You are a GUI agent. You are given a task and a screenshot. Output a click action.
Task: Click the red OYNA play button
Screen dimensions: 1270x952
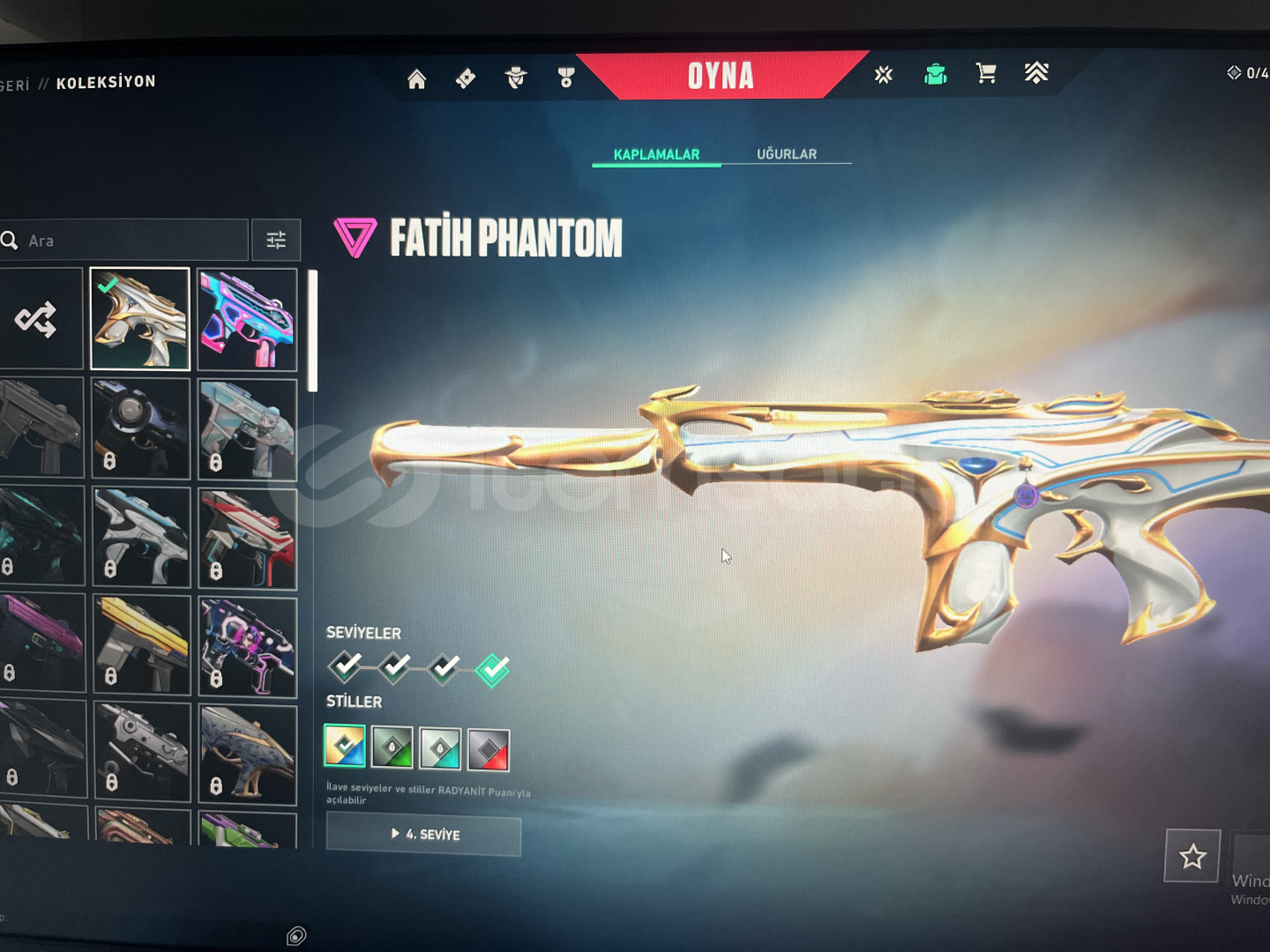[721, 76]
